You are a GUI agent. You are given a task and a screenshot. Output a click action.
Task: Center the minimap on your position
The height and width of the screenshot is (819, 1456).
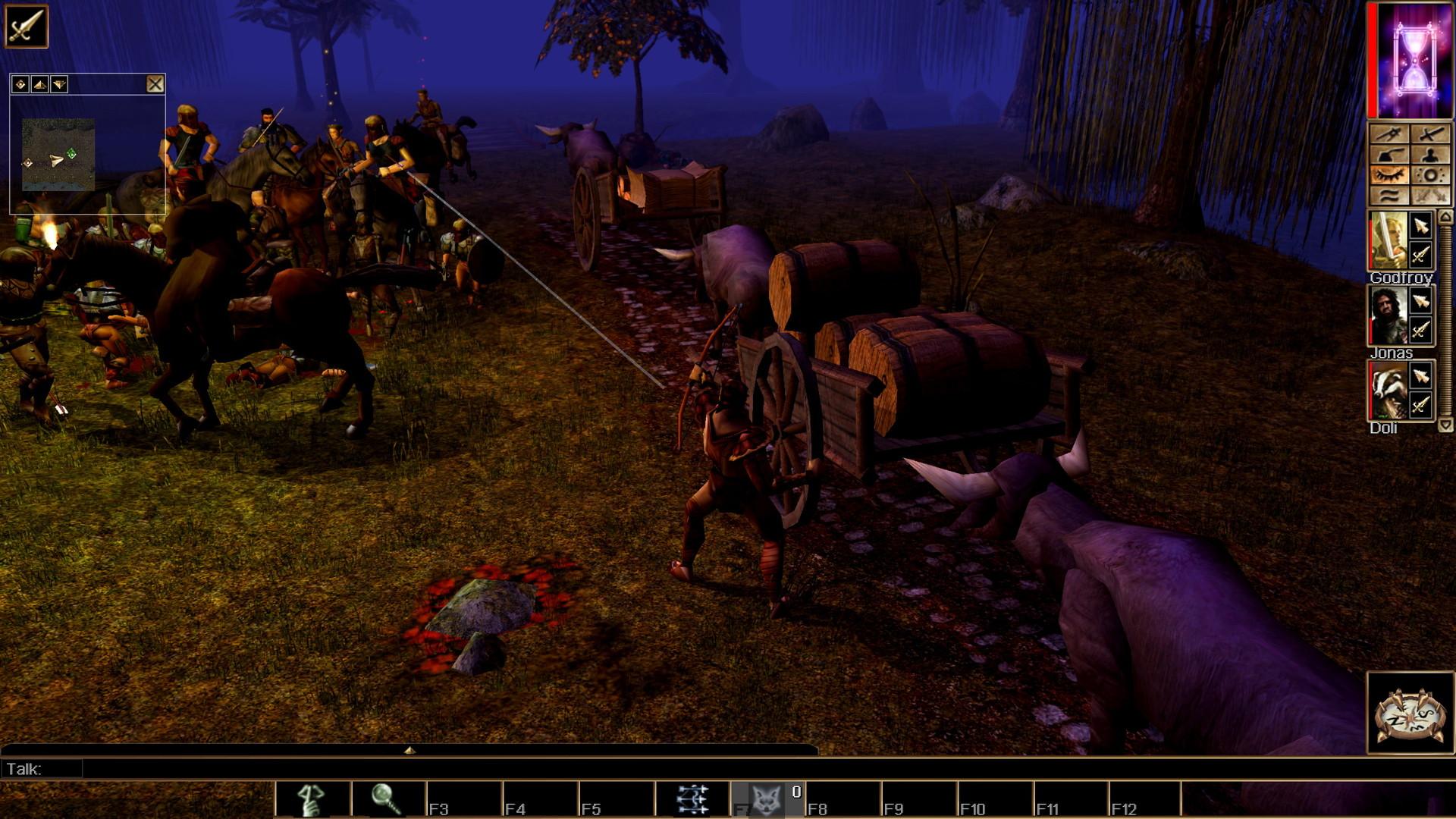(x=20, y=83)
